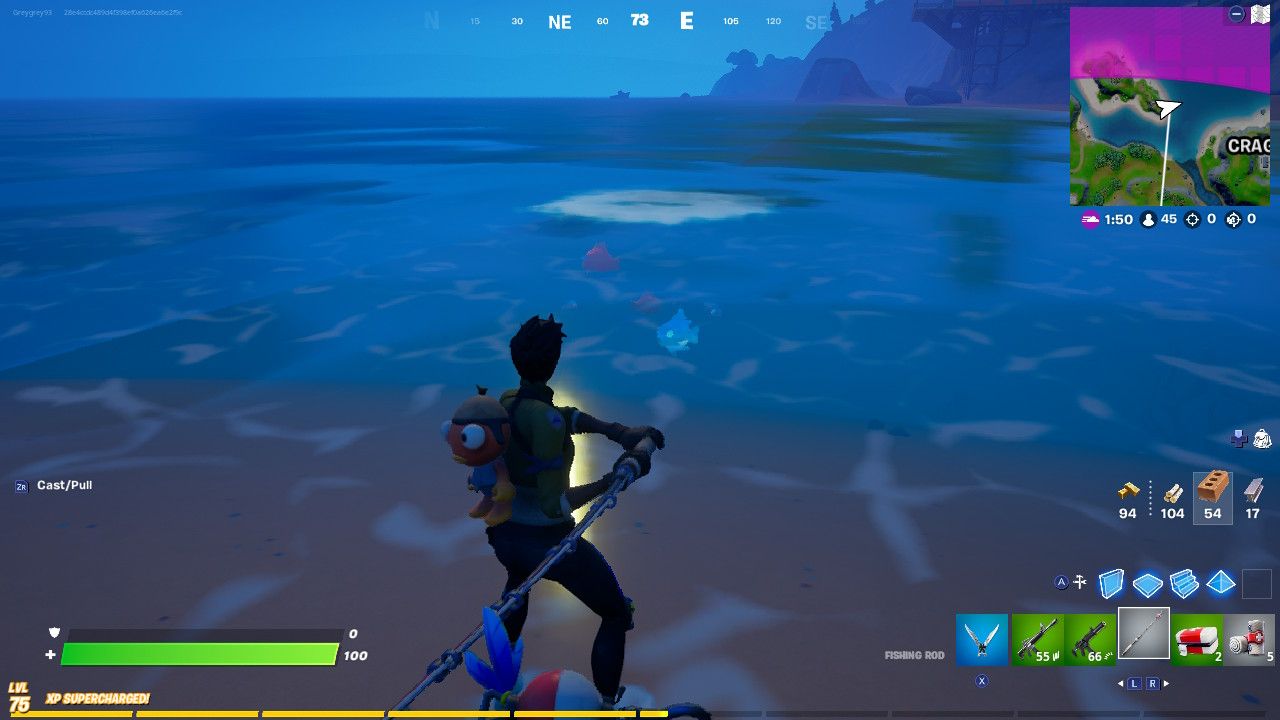Select the stairs build piece icon

pos(1184,582)
